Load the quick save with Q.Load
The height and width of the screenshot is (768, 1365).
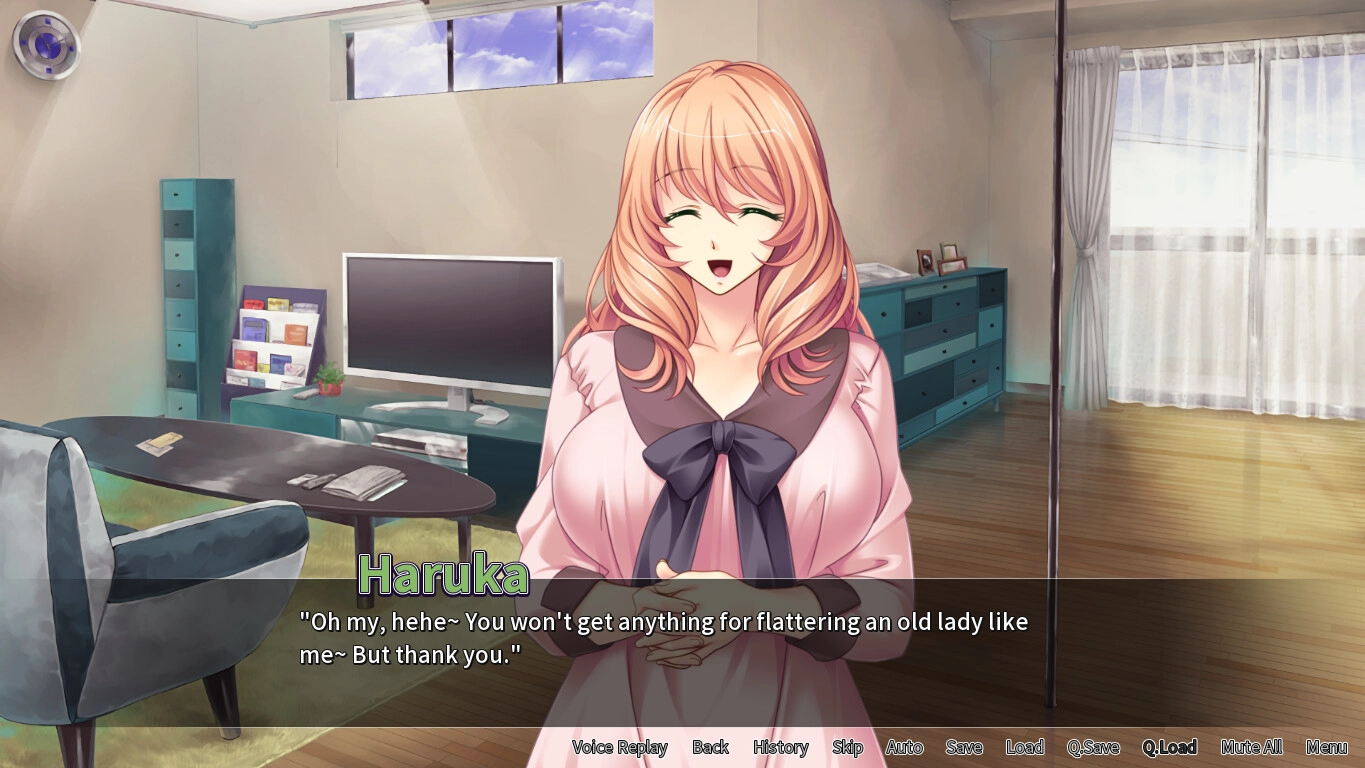coord(1169,747)
